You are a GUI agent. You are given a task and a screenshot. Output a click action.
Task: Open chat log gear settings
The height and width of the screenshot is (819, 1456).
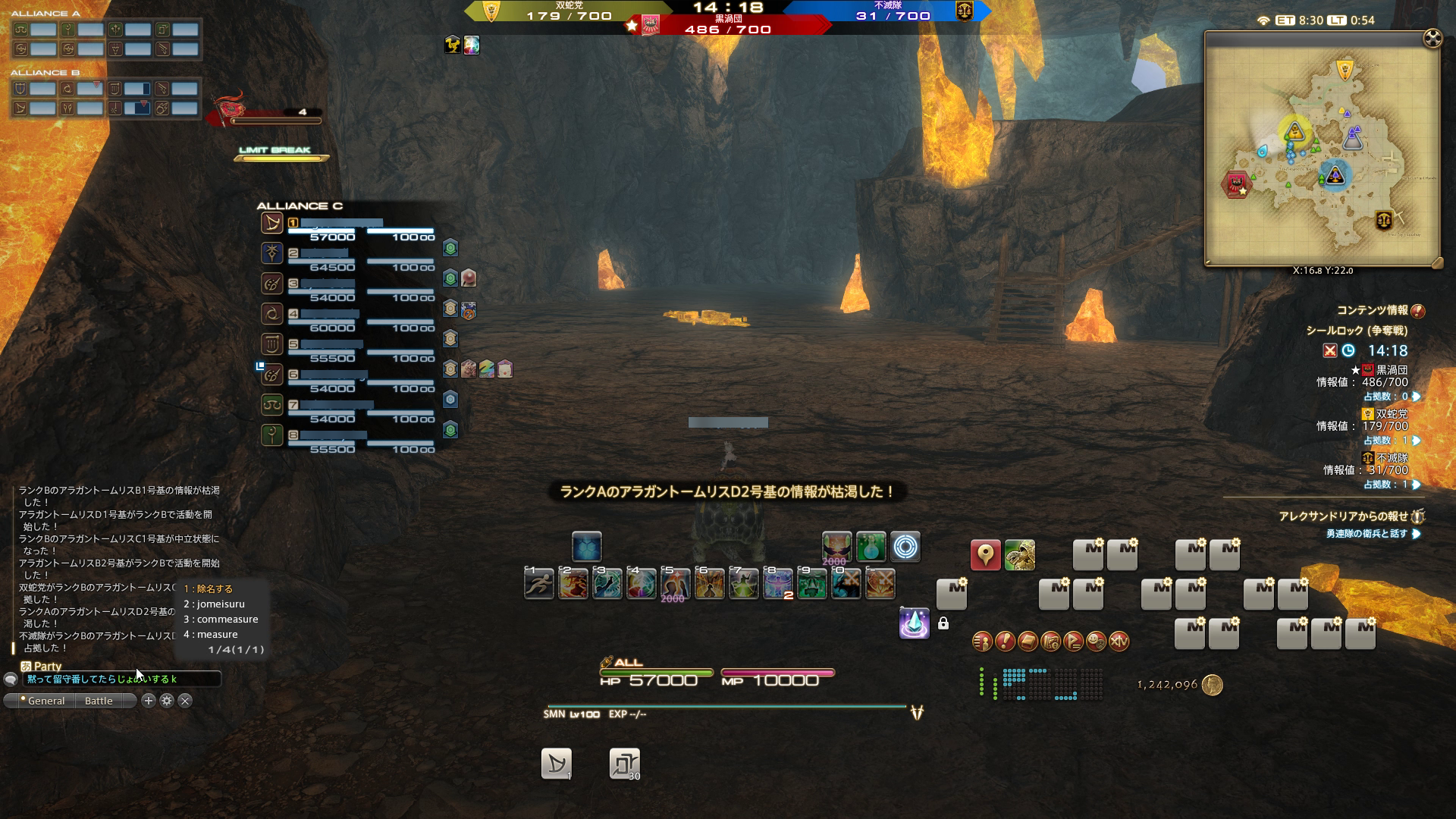click(x=167, y=701)
